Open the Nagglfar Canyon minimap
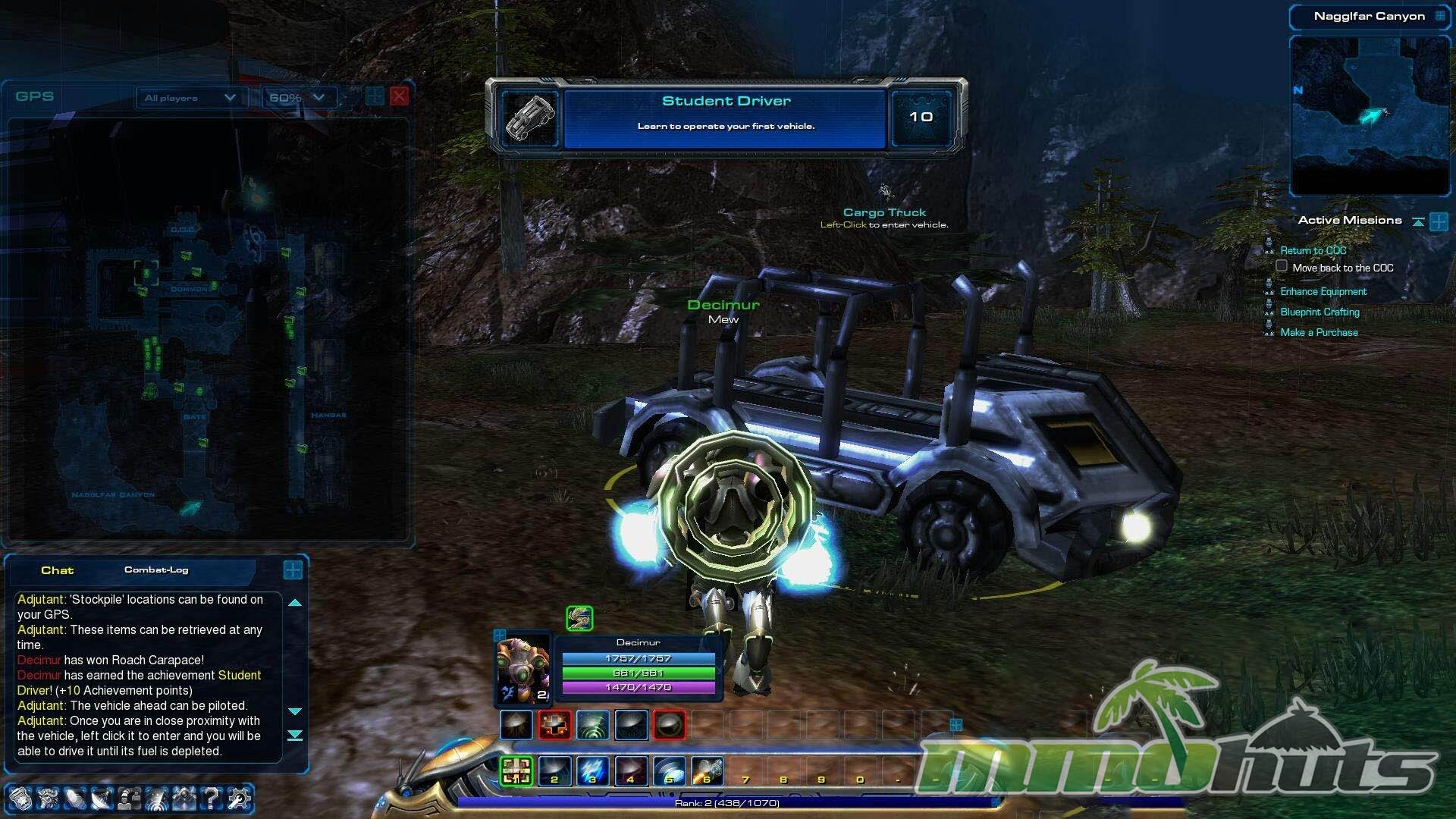The width and height of the screenshot is (1456, 819). coord(1370,115)
